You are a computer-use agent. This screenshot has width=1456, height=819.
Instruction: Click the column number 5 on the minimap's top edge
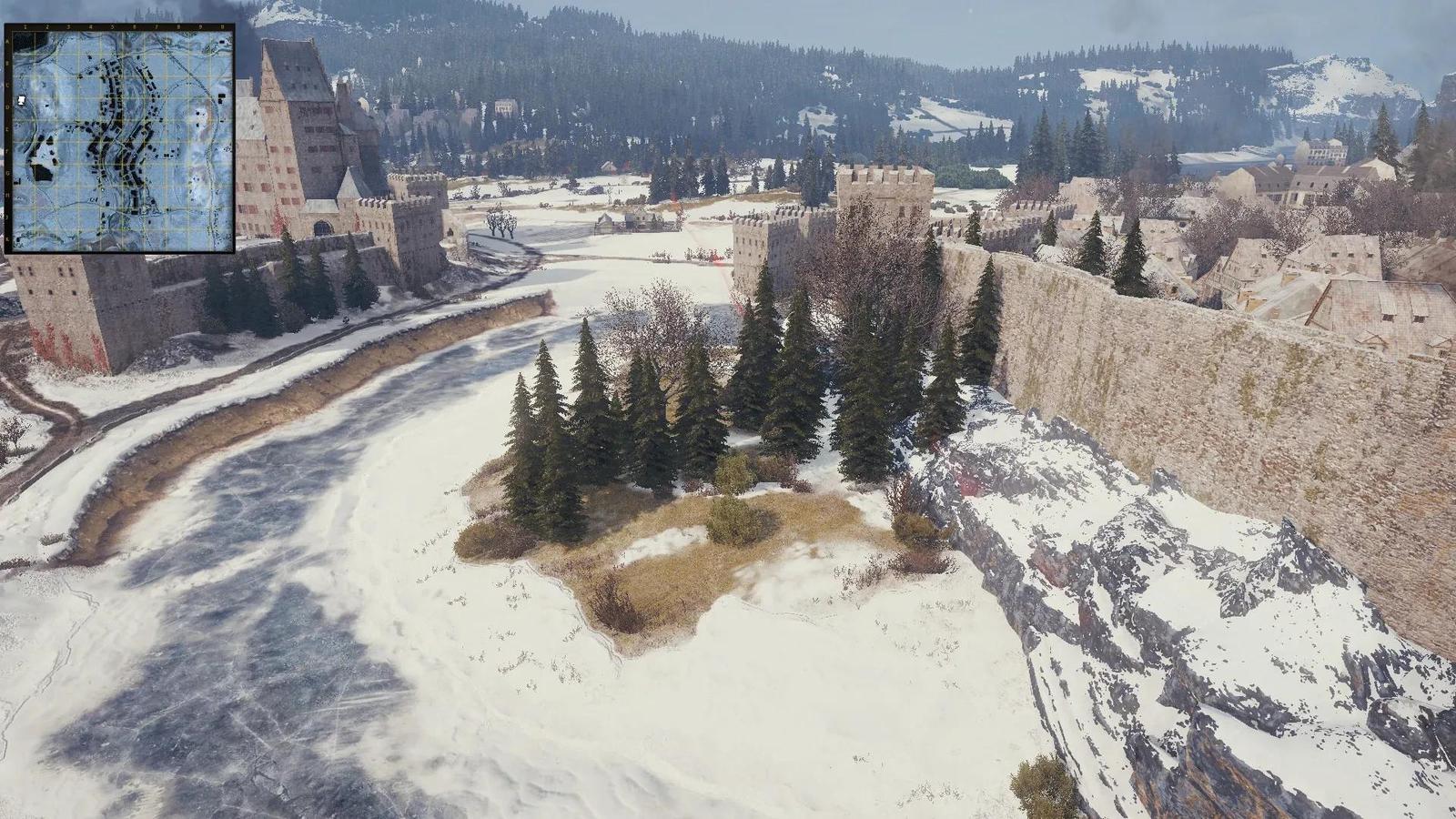pos(113,25)
